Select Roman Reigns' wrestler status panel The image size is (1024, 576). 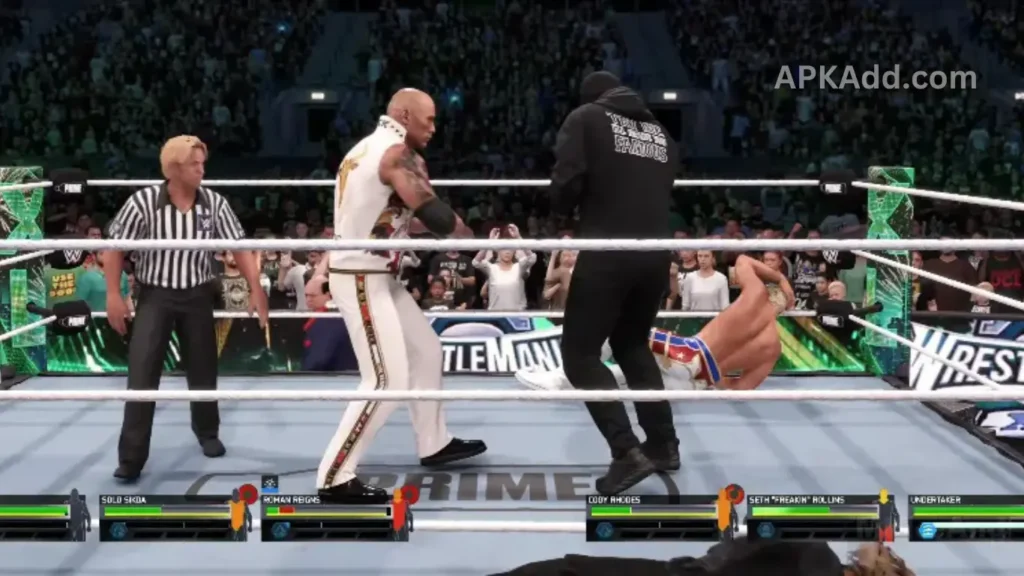326,517
